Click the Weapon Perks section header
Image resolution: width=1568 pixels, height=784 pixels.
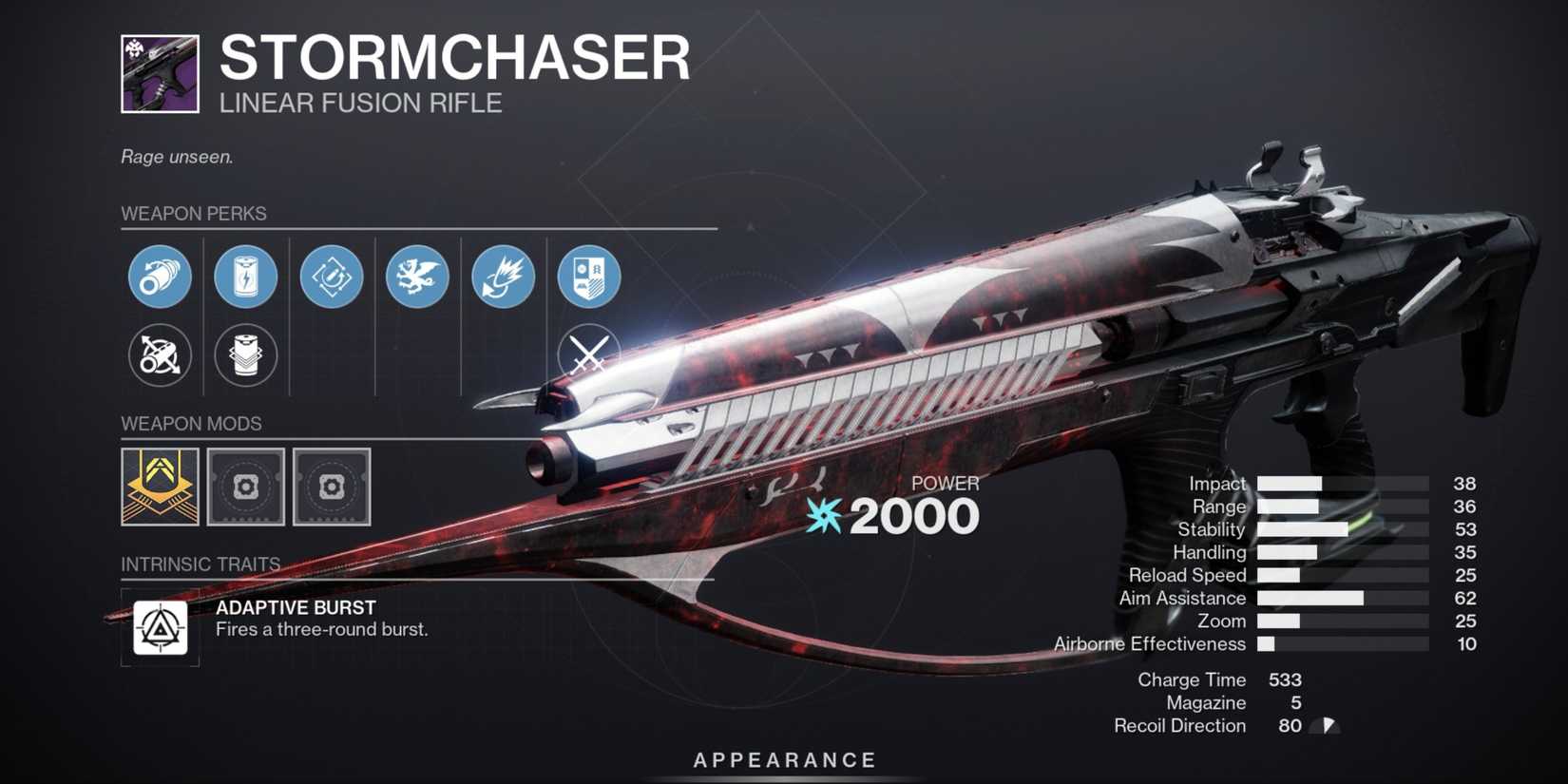pyautogui.click(x=194, y=214)
